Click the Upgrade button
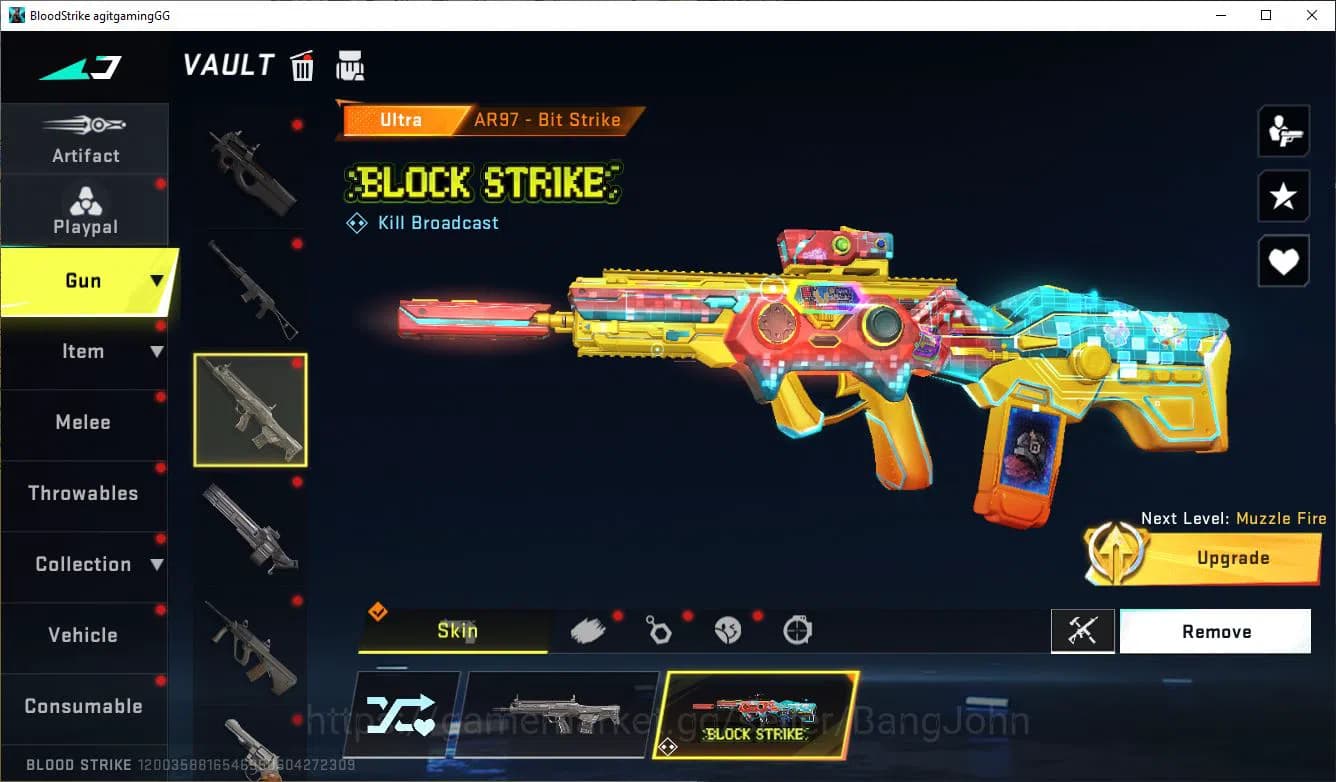Image resolution: width=1336 pixels, height=782 pixels. pos(1232,557)
